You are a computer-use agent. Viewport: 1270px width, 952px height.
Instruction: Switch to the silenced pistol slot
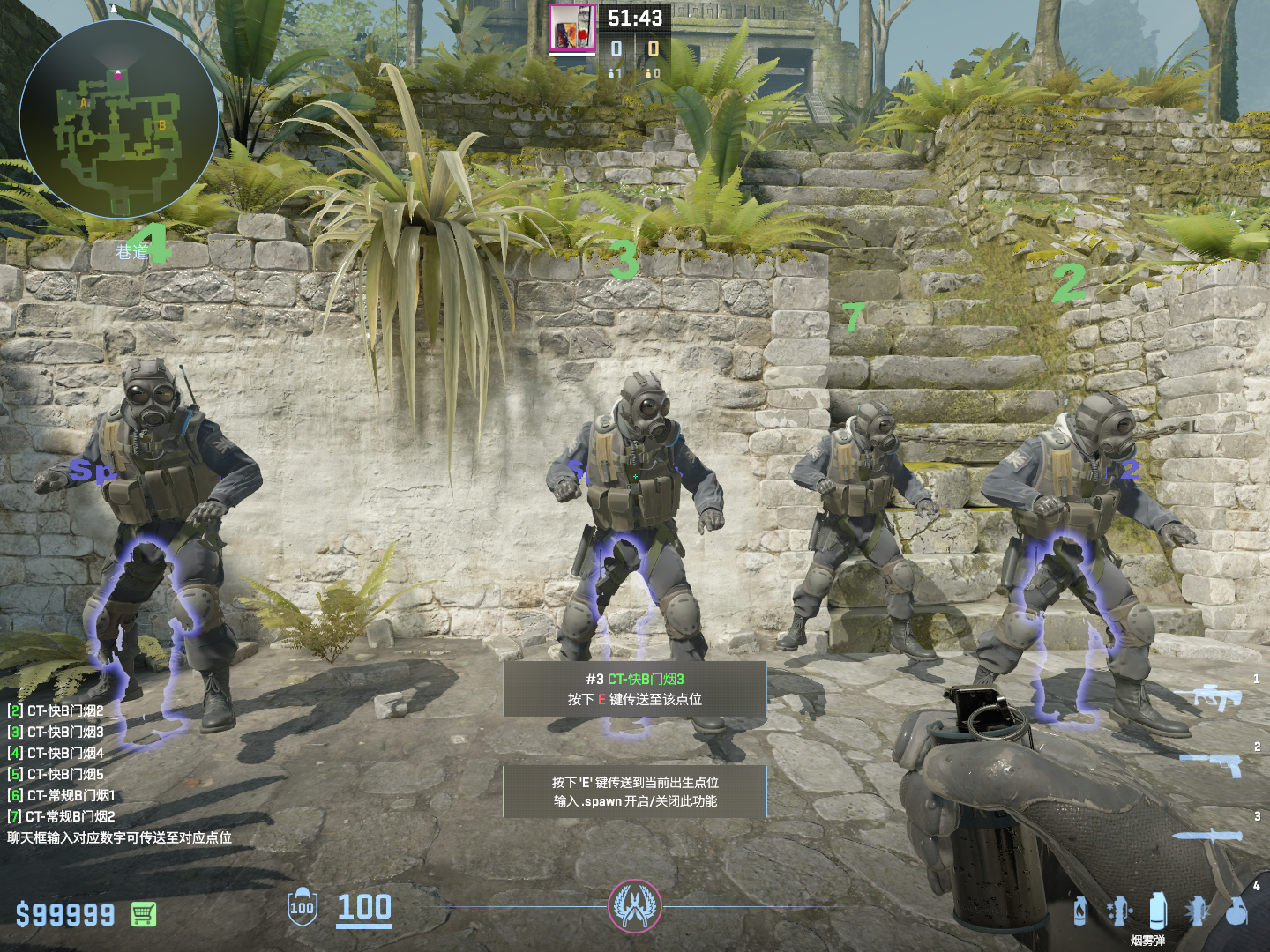1214,763
